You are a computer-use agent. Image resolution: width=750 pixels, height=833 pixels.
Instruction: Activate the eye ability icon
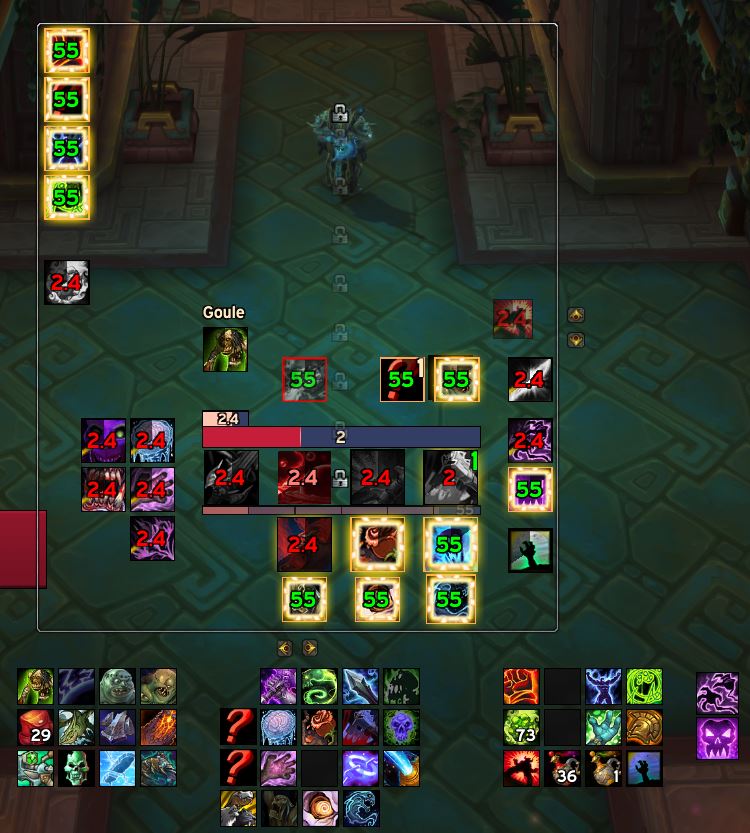tap(319, 808)
